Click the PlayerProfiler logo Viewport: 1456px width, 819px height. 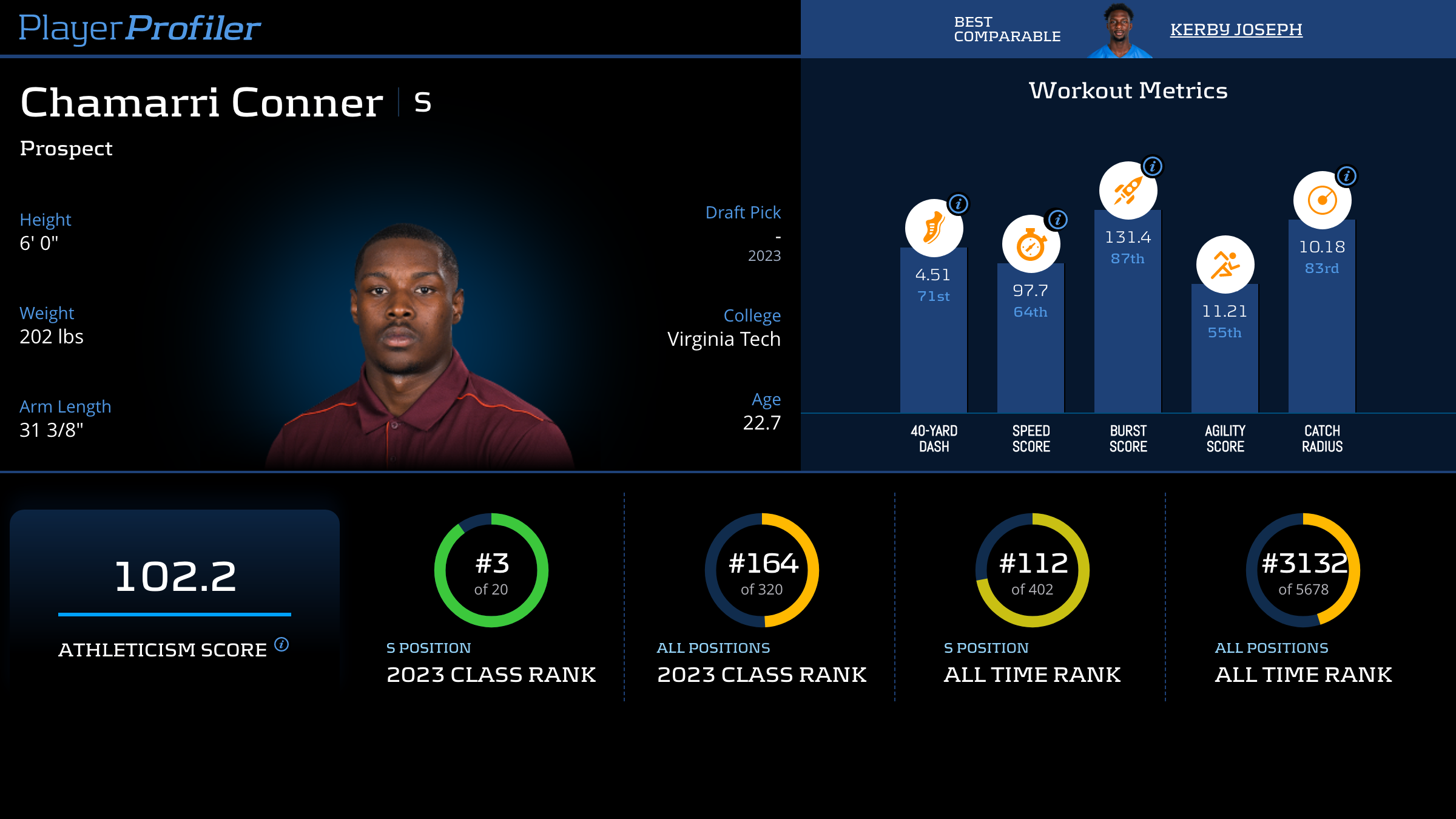tap(140, 29)
